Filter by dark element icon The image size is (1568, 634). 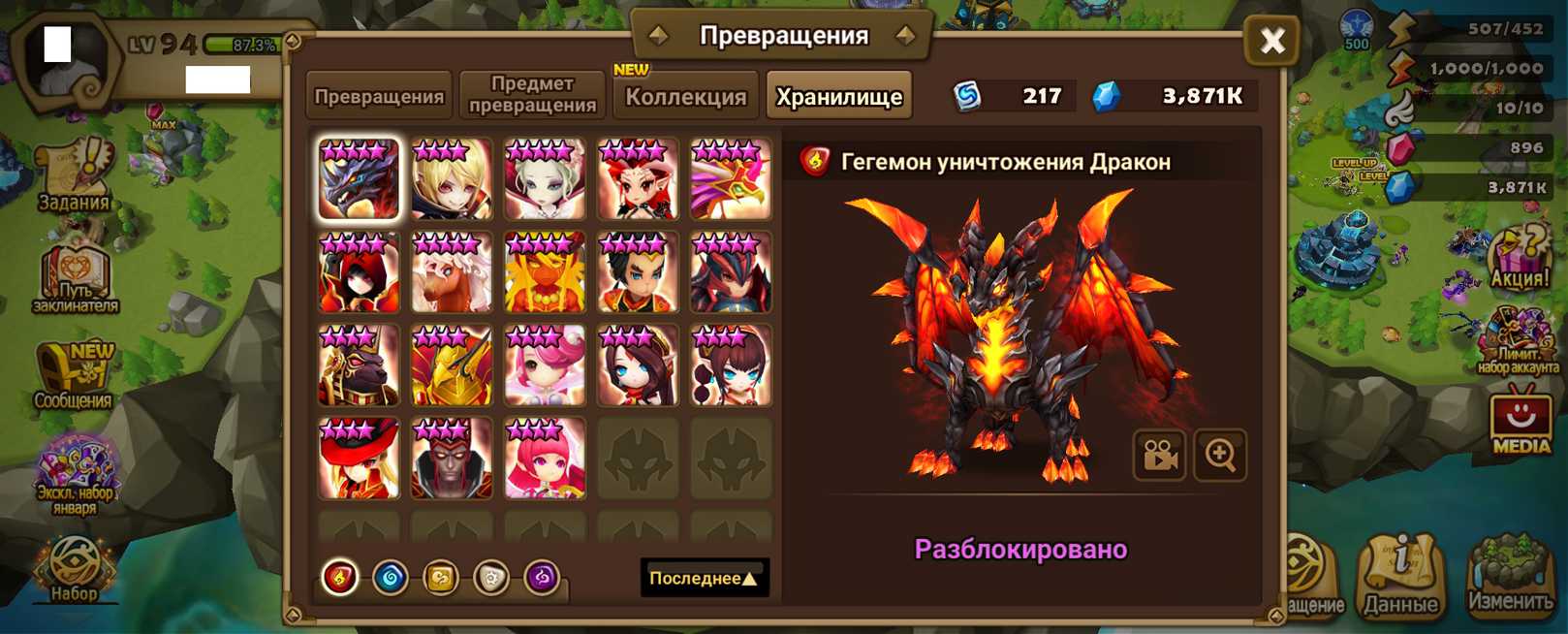[542, 578]
